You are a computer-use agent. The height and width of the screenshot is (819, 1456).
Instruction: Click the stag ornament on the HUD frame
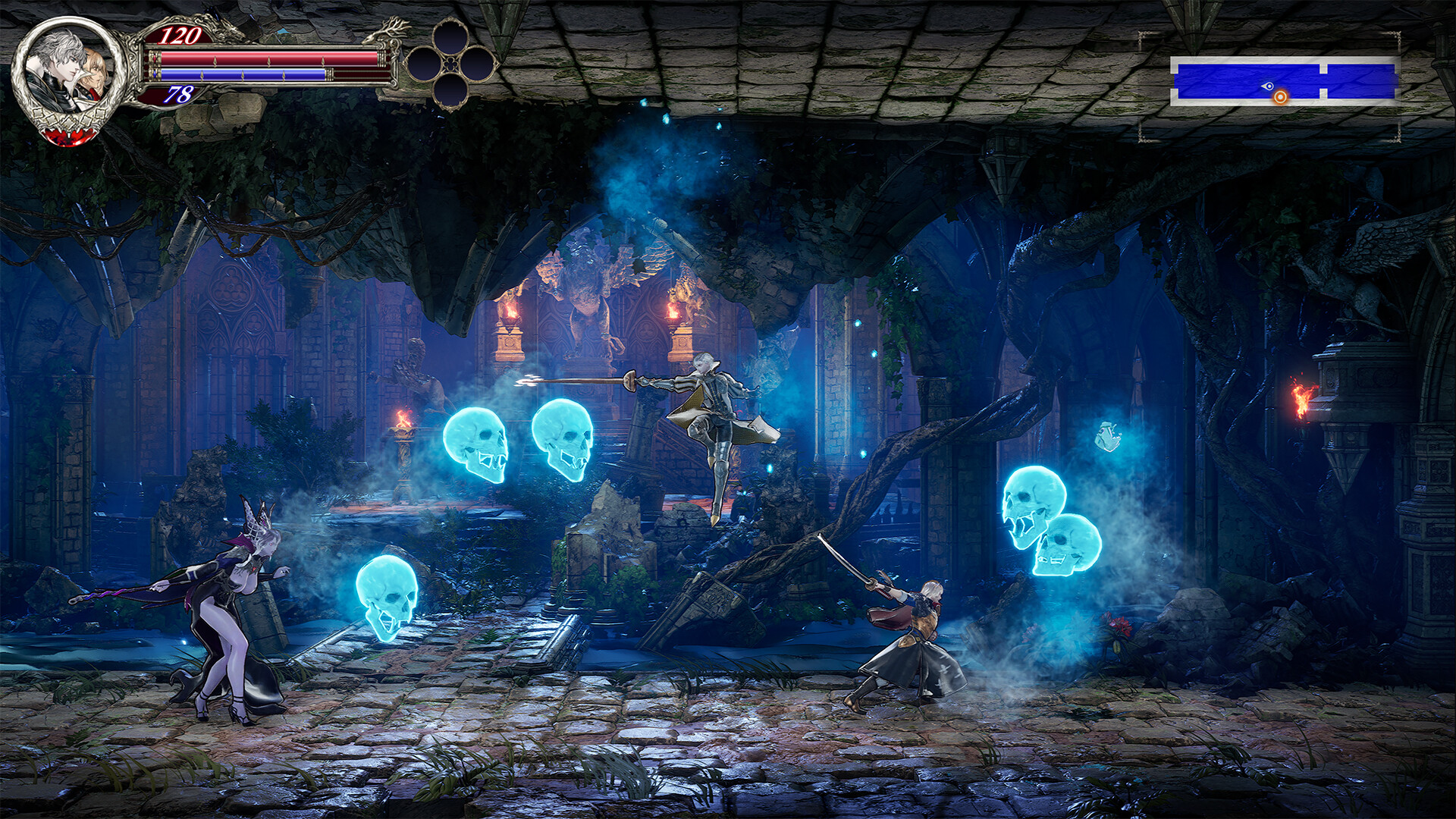pyautogui.click(x=388, y=32)
